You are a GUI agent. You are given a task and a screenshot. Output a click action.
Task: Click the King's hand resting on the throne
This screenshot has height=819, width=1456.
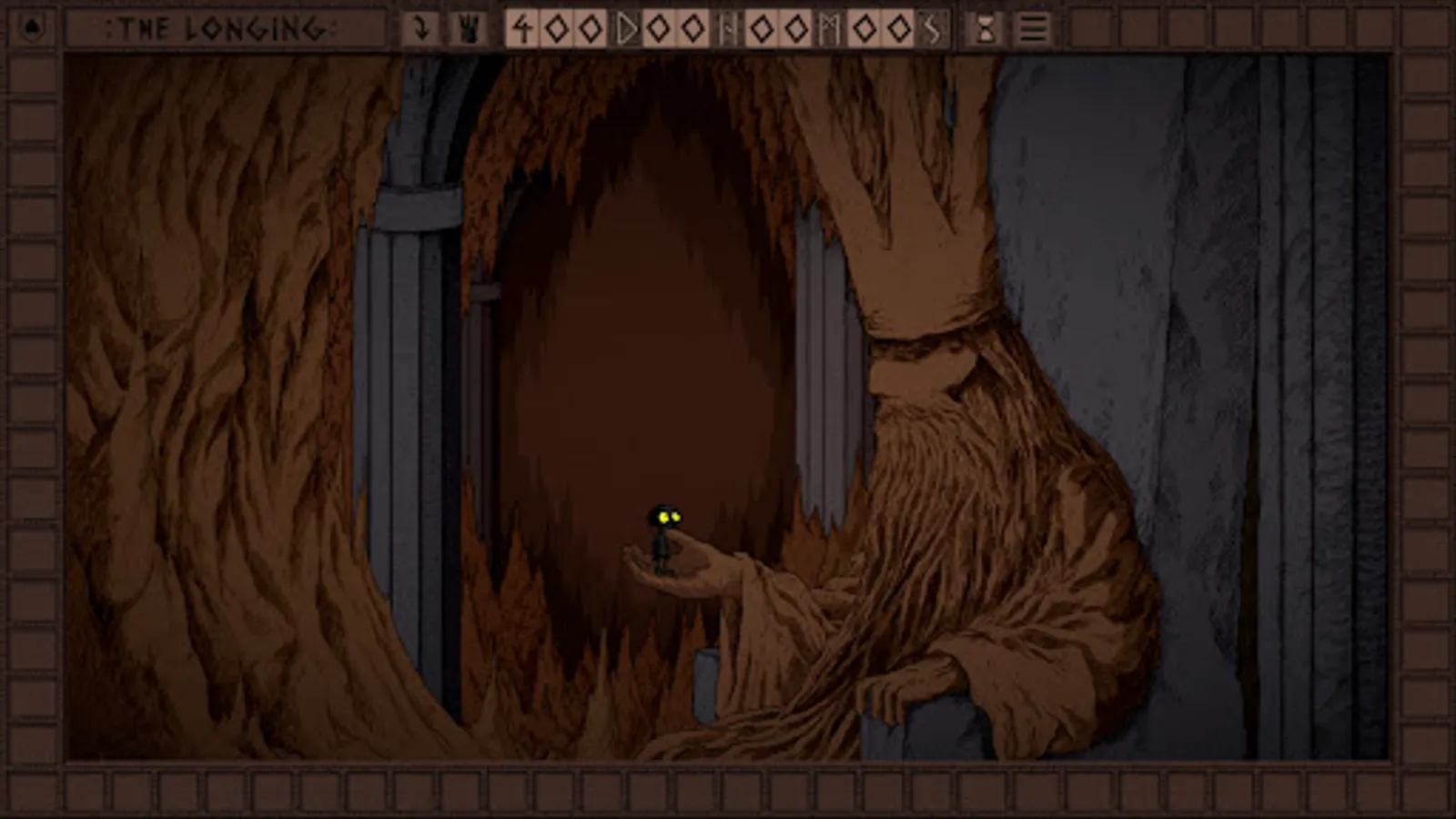(x=919, y=682)
